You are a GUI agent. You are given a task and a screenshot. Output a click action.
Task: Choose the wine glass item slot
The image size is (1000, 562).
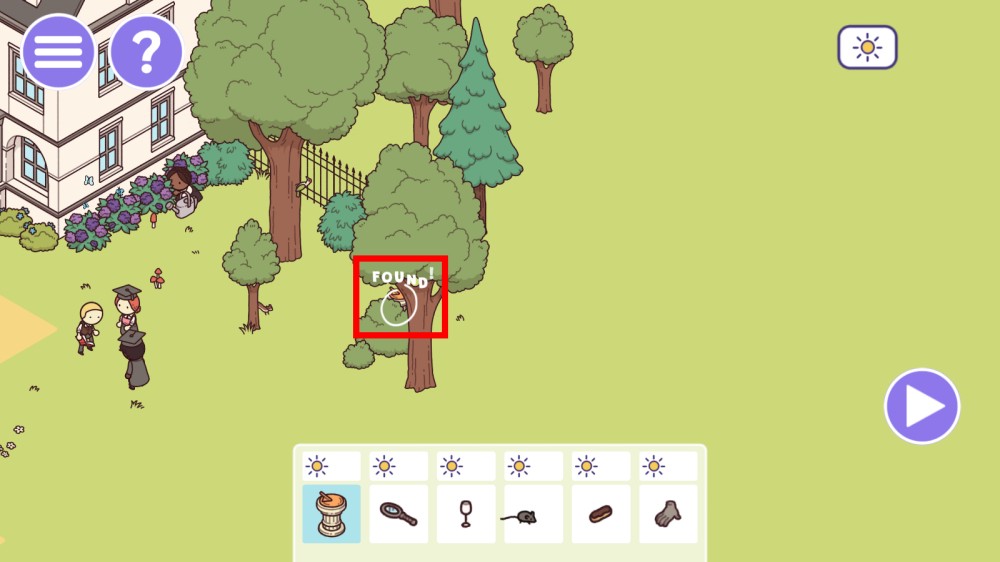(466, 514)
